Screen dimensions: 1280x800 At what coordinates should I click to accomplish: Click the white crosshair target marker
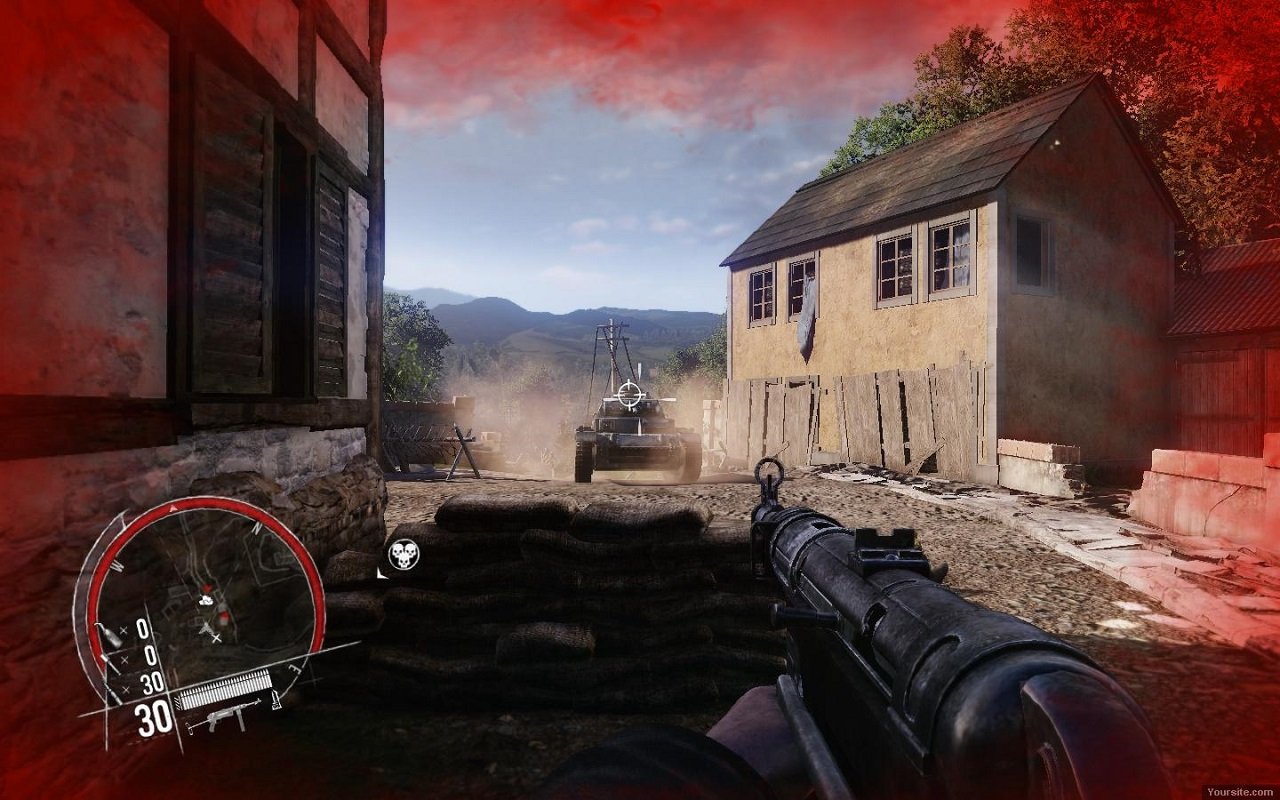point(629,394)
